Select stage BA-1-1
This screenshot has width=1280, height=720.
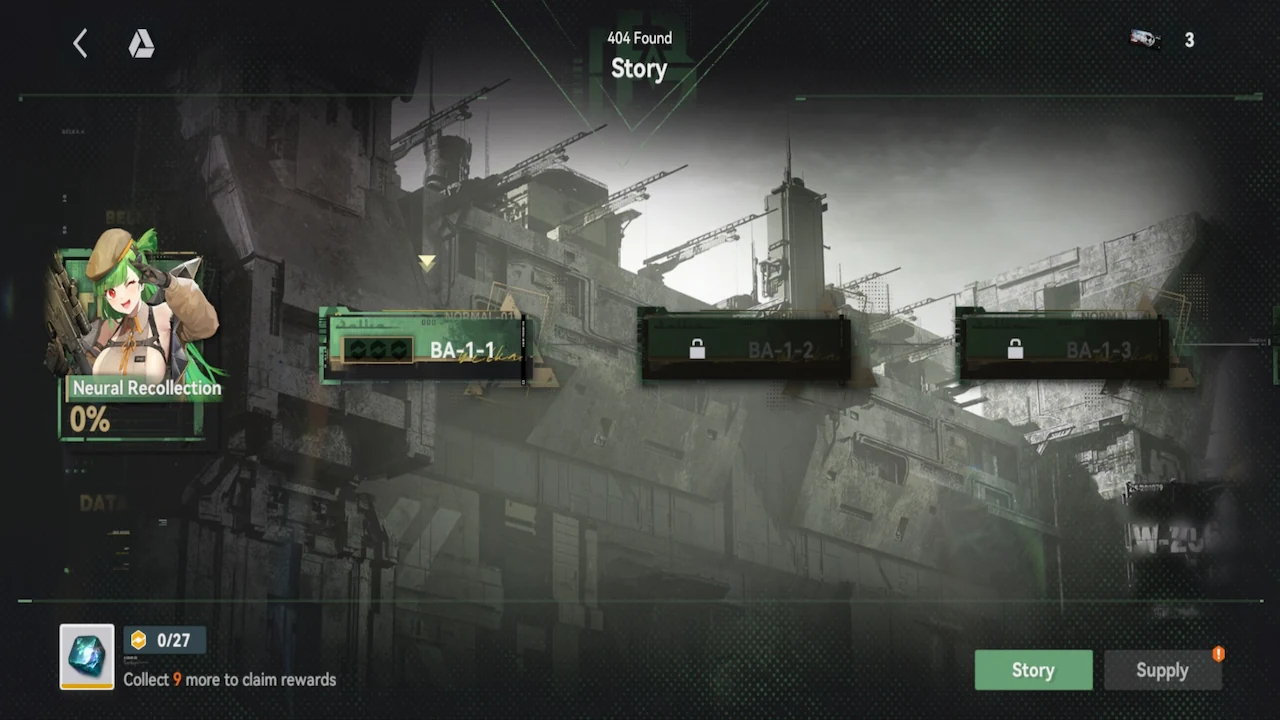(x=425, y=349)
